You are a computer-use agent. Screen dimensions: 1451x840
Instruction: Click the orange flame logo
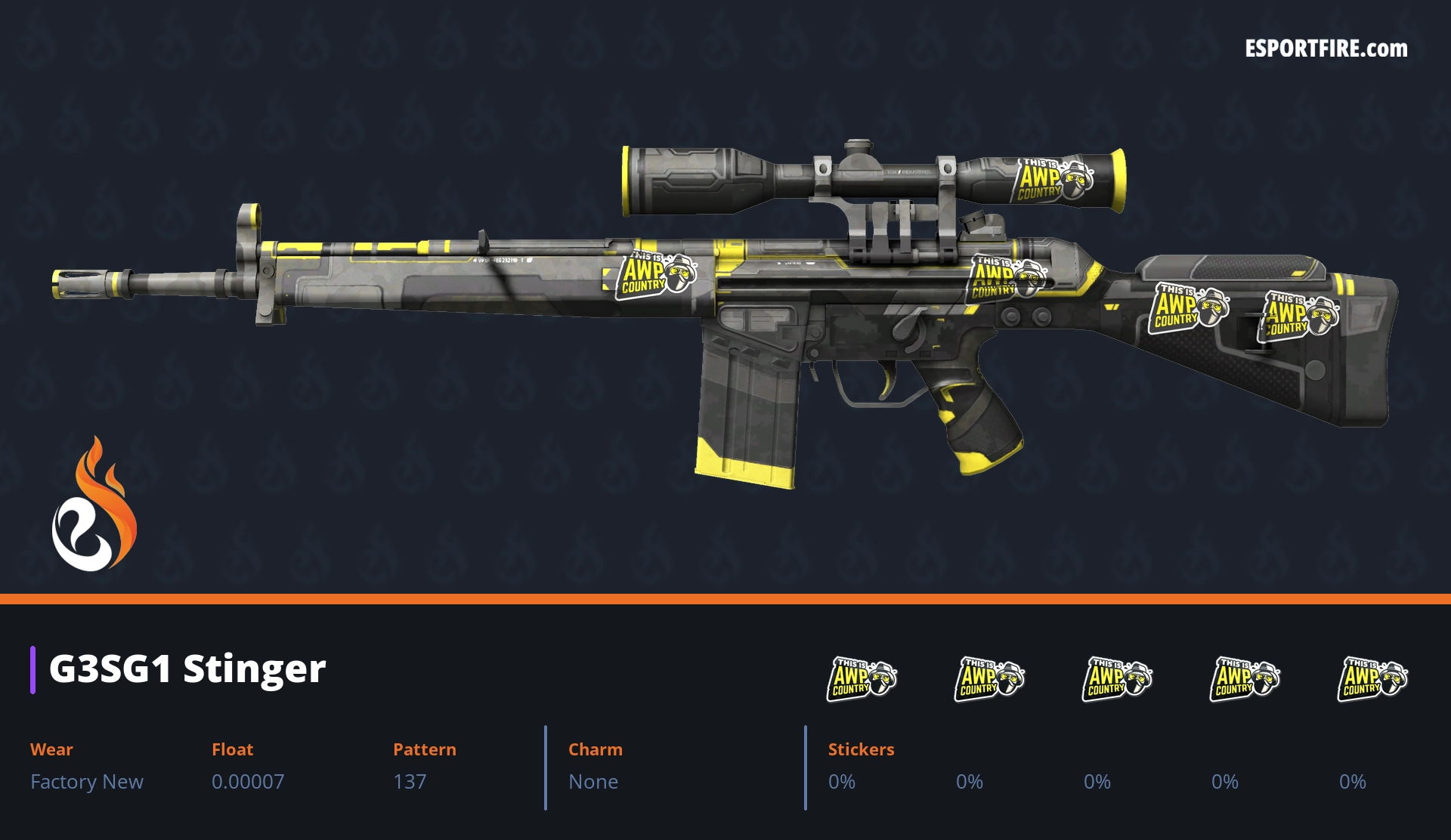(x=94, y=505)
